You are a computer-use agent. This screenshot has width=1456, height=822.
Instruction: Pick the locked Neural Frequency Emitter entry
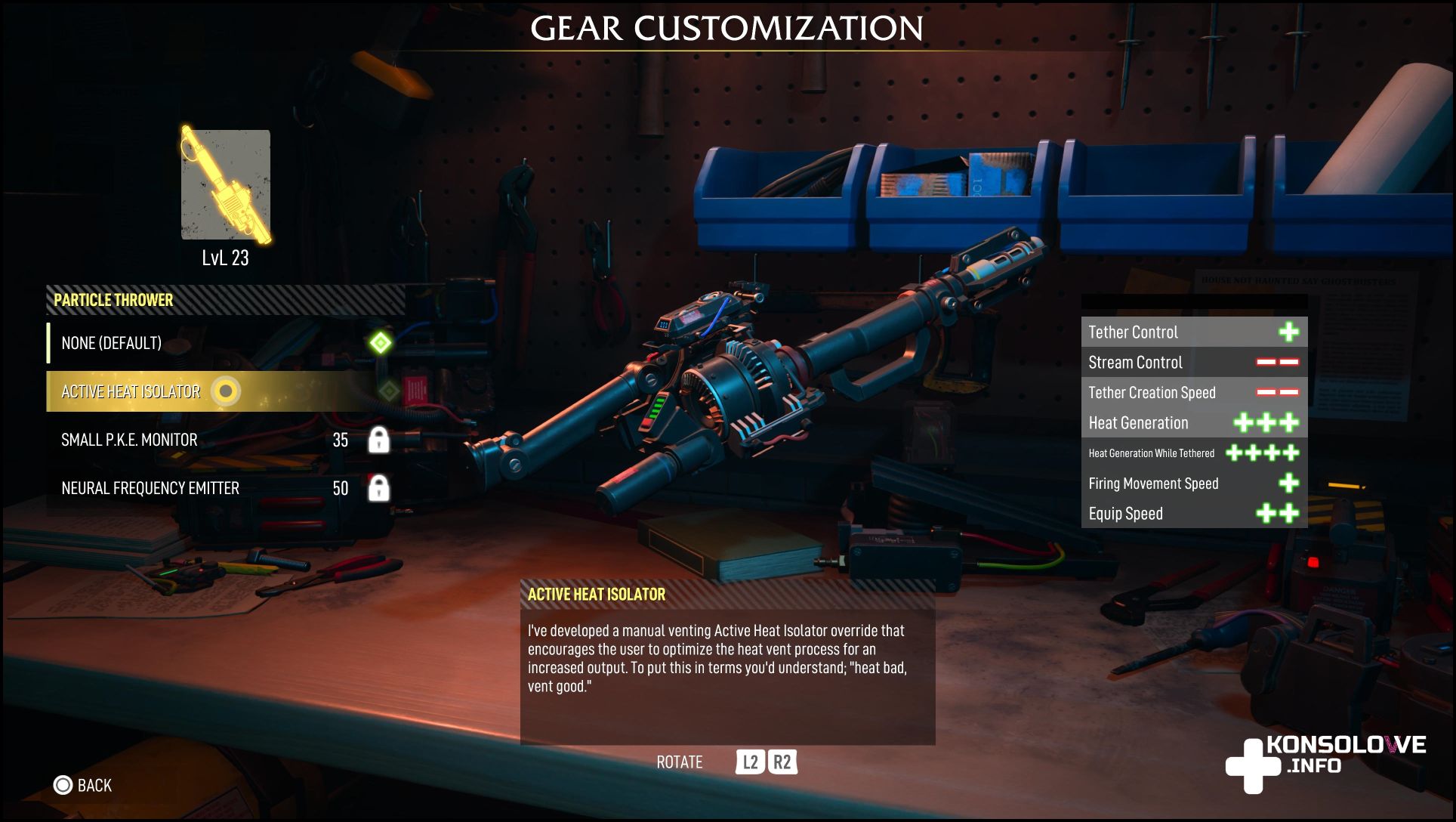[x=150, y=488]
